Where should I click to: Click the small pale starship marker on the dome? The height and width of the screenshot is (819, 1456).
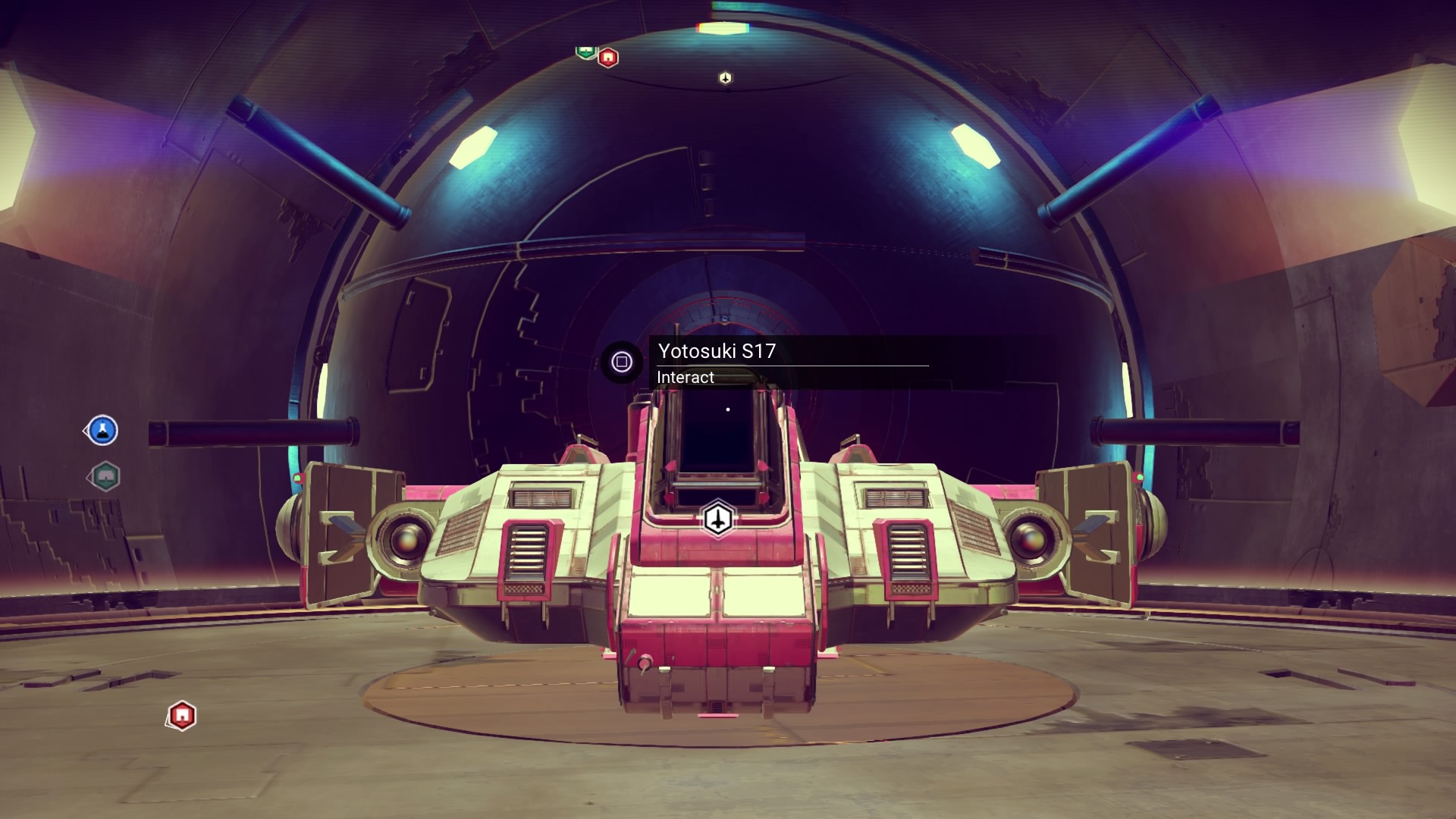(x=725, y=78)
